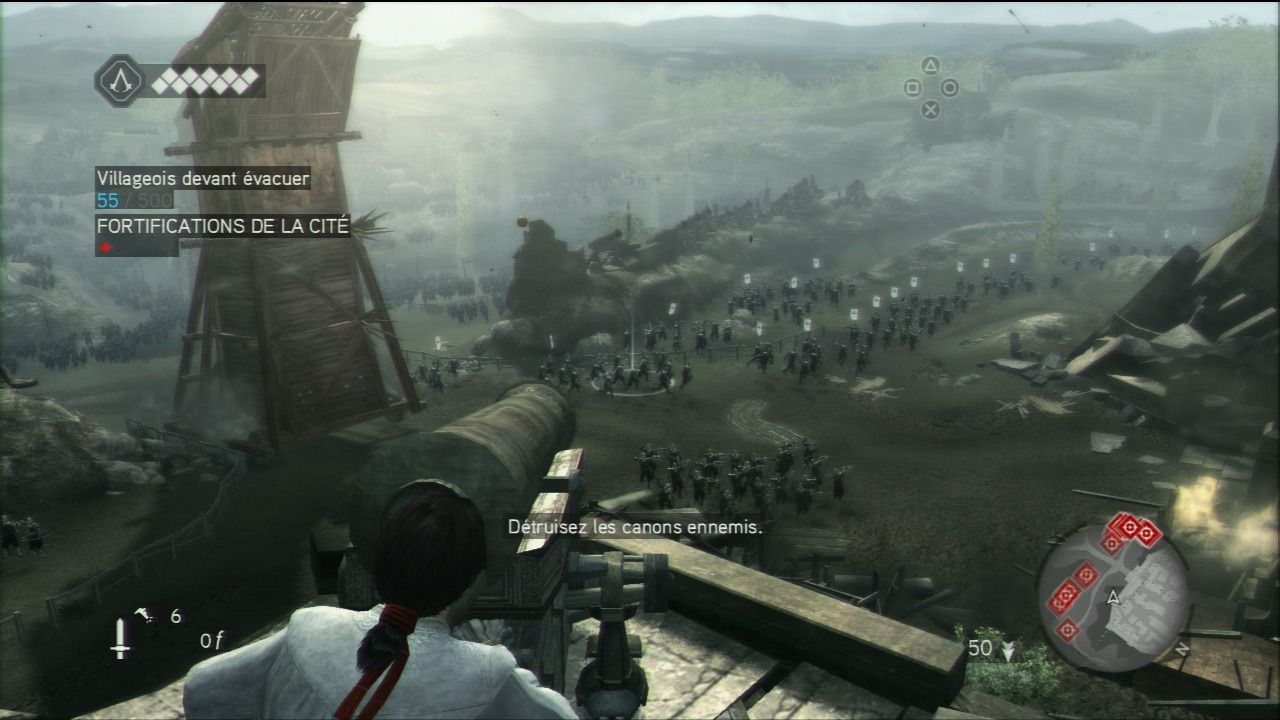1280x720 pixels.
Task: Select the Villageois devant évacuer objective
Action: pos(202,179)
